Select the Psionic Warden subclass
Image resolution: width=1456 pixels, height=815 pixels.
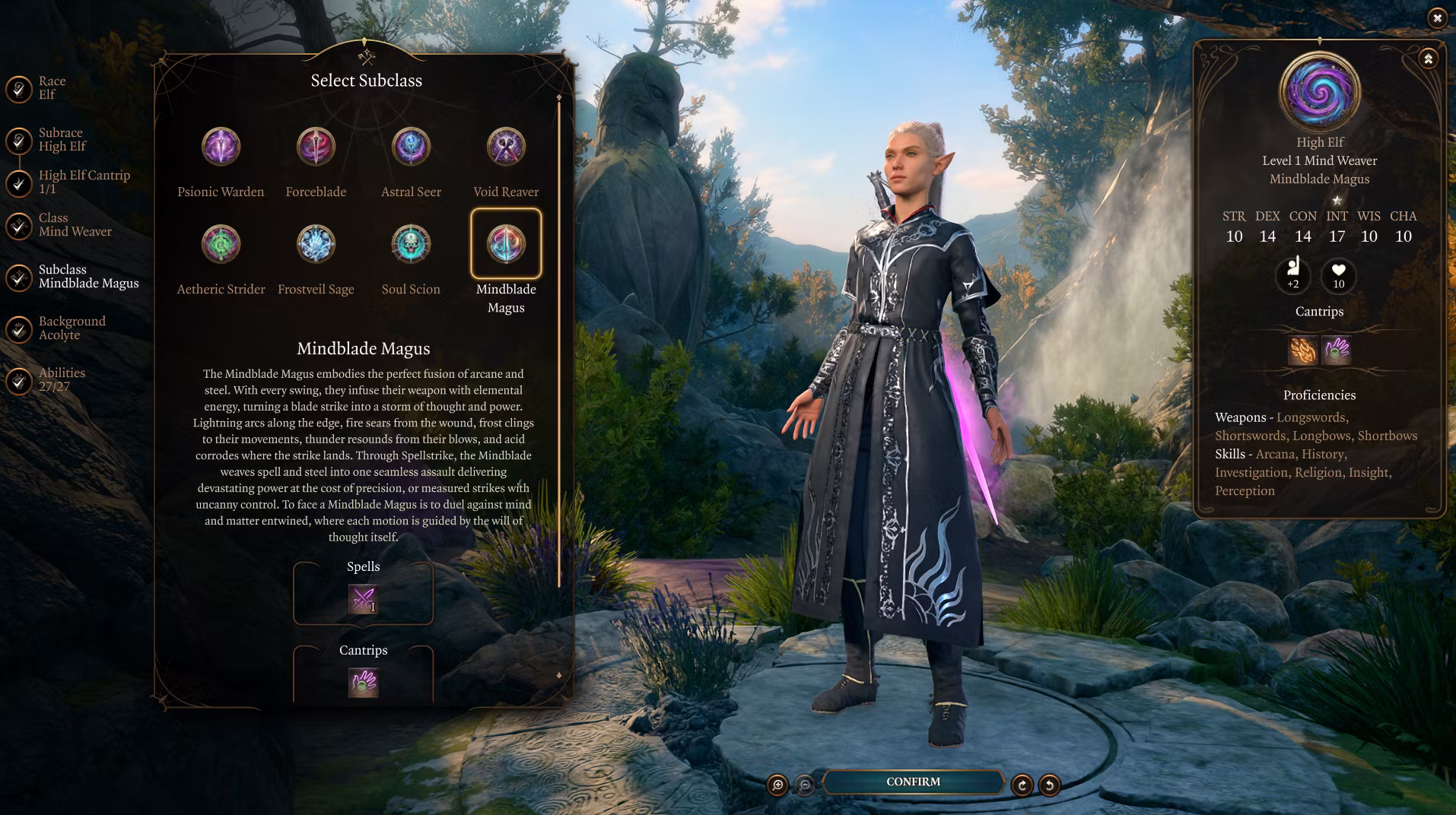click(221, 147)
